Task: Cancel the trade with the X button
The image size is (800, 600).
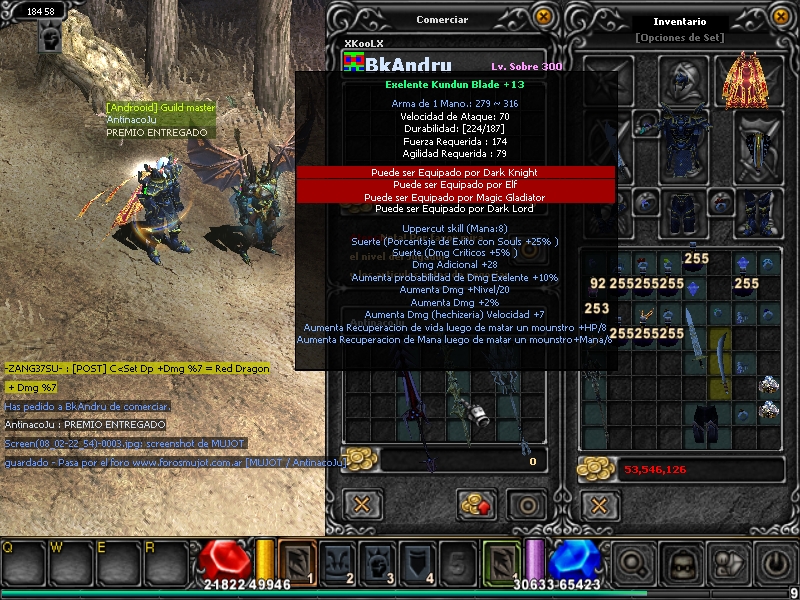Action: pos(362,504)
